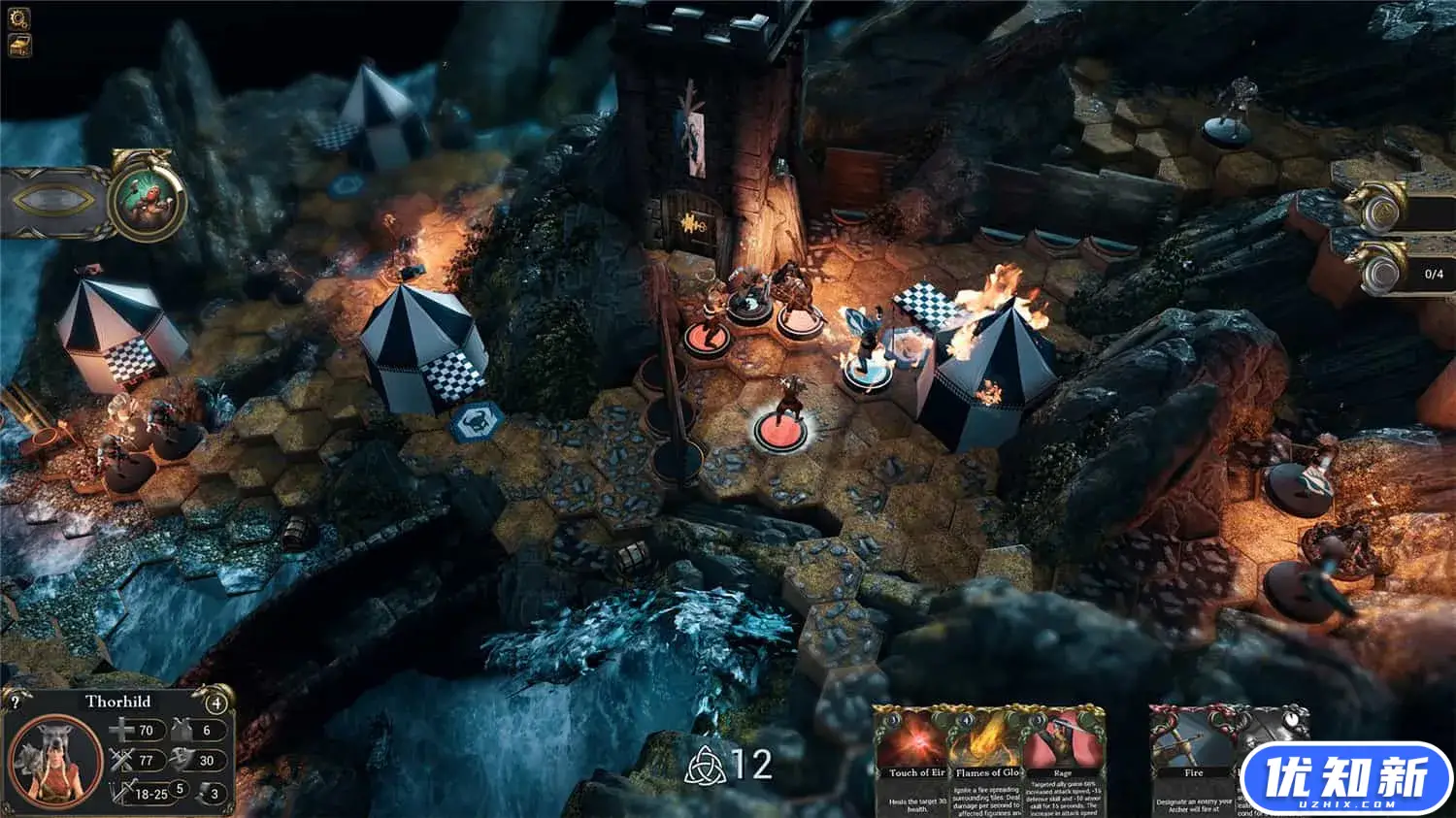Open the gear settings menu
Screen dimensions: 1456x818
pyautogui.click(x=19, y=17)
